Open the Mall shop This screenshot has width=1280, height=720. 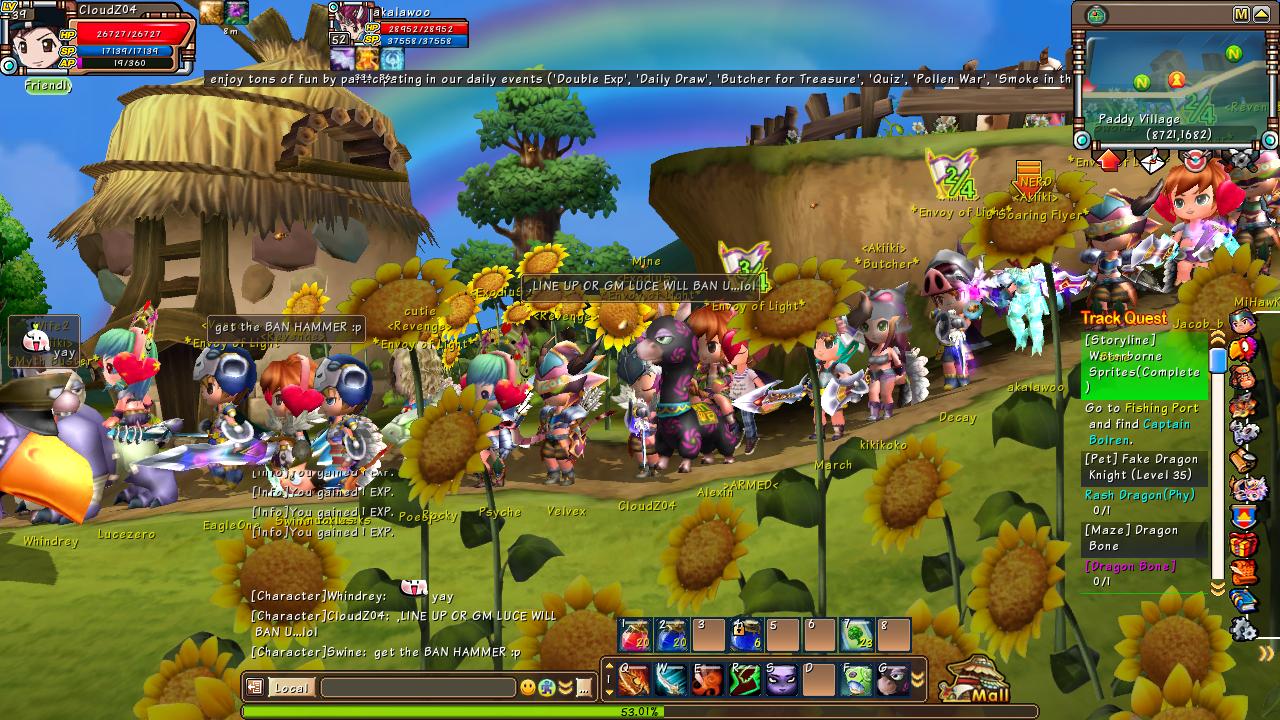tap(976, 682)
